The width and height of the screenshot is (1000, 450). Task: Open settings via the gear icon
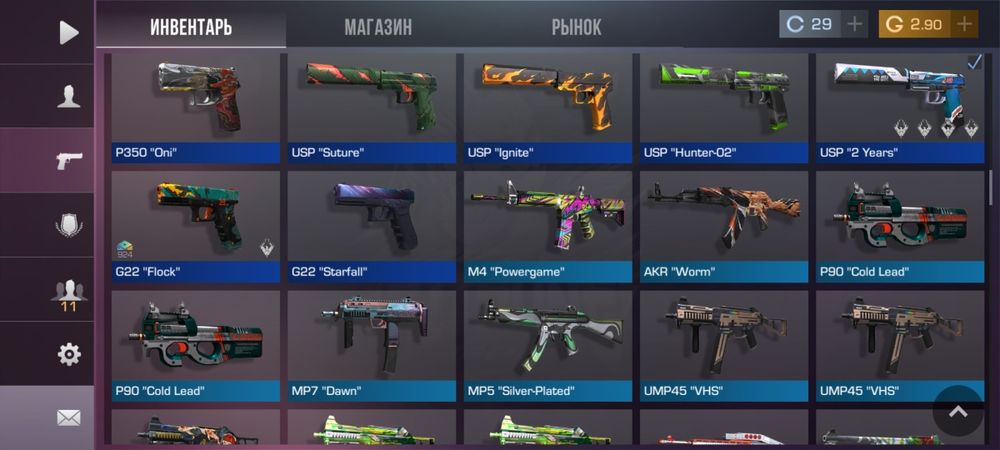68,354
